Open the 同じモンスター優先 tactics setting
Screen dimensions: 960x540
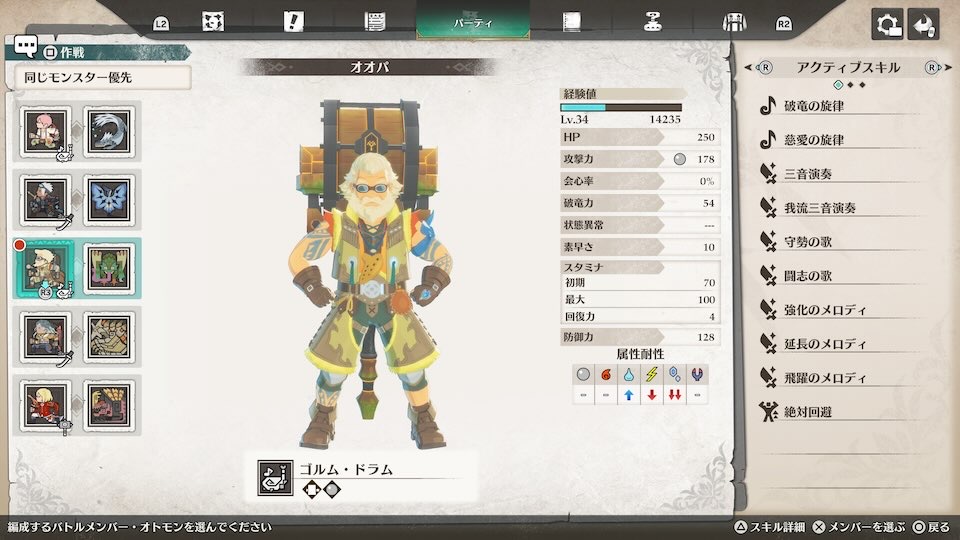pyautogui.click(x=101, y=77)
